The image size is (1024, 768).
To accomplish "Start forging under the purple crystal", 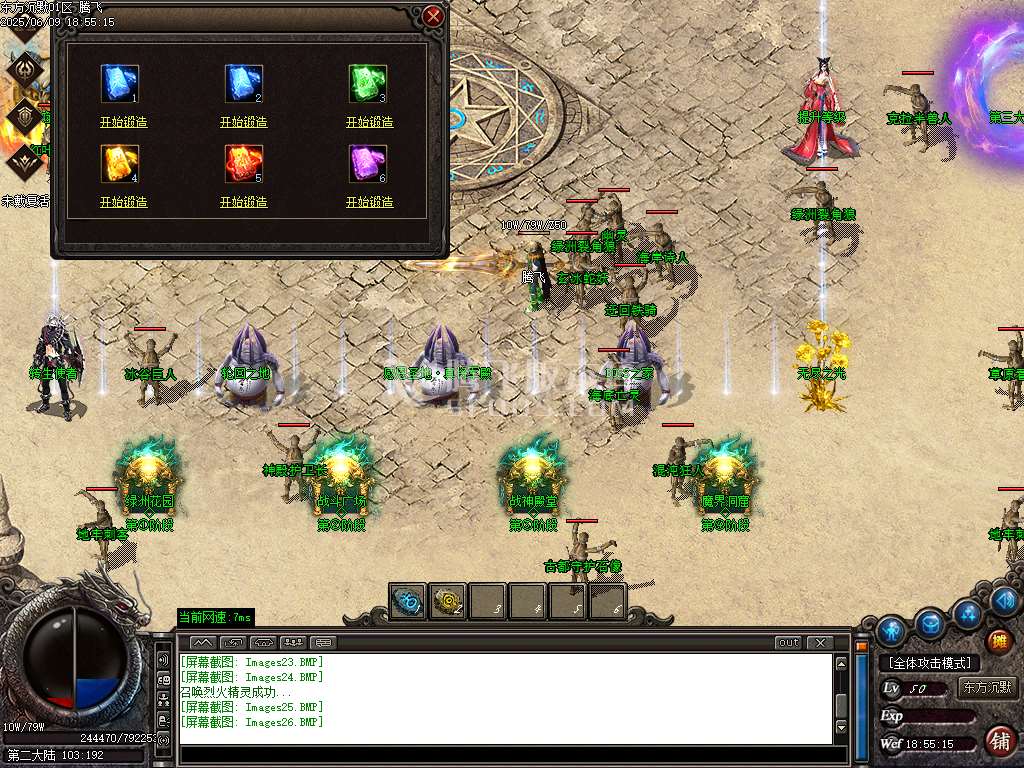I will click(369, 202).
